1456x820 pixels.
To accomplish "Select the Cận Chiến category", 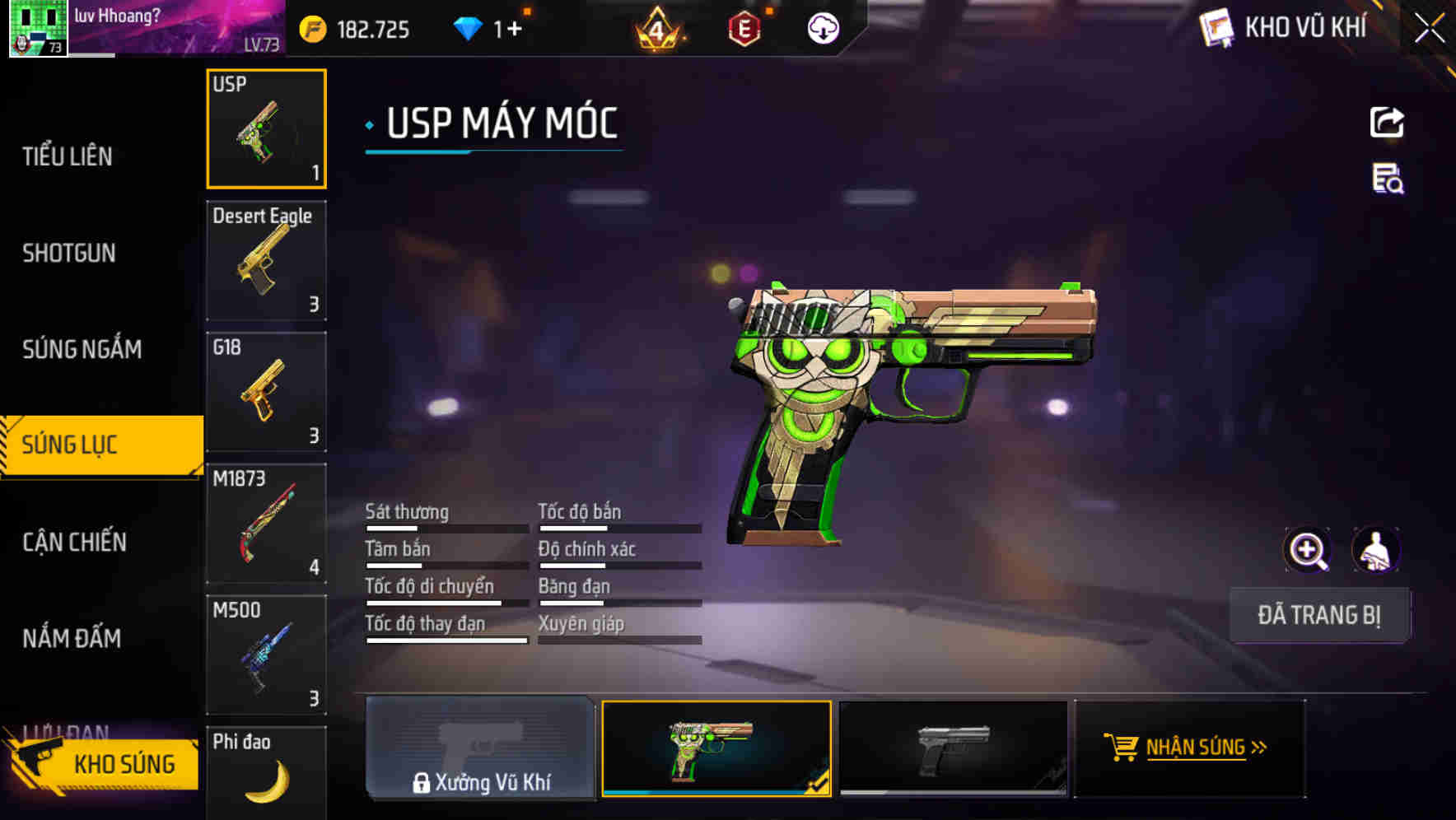I will [74, 542].
